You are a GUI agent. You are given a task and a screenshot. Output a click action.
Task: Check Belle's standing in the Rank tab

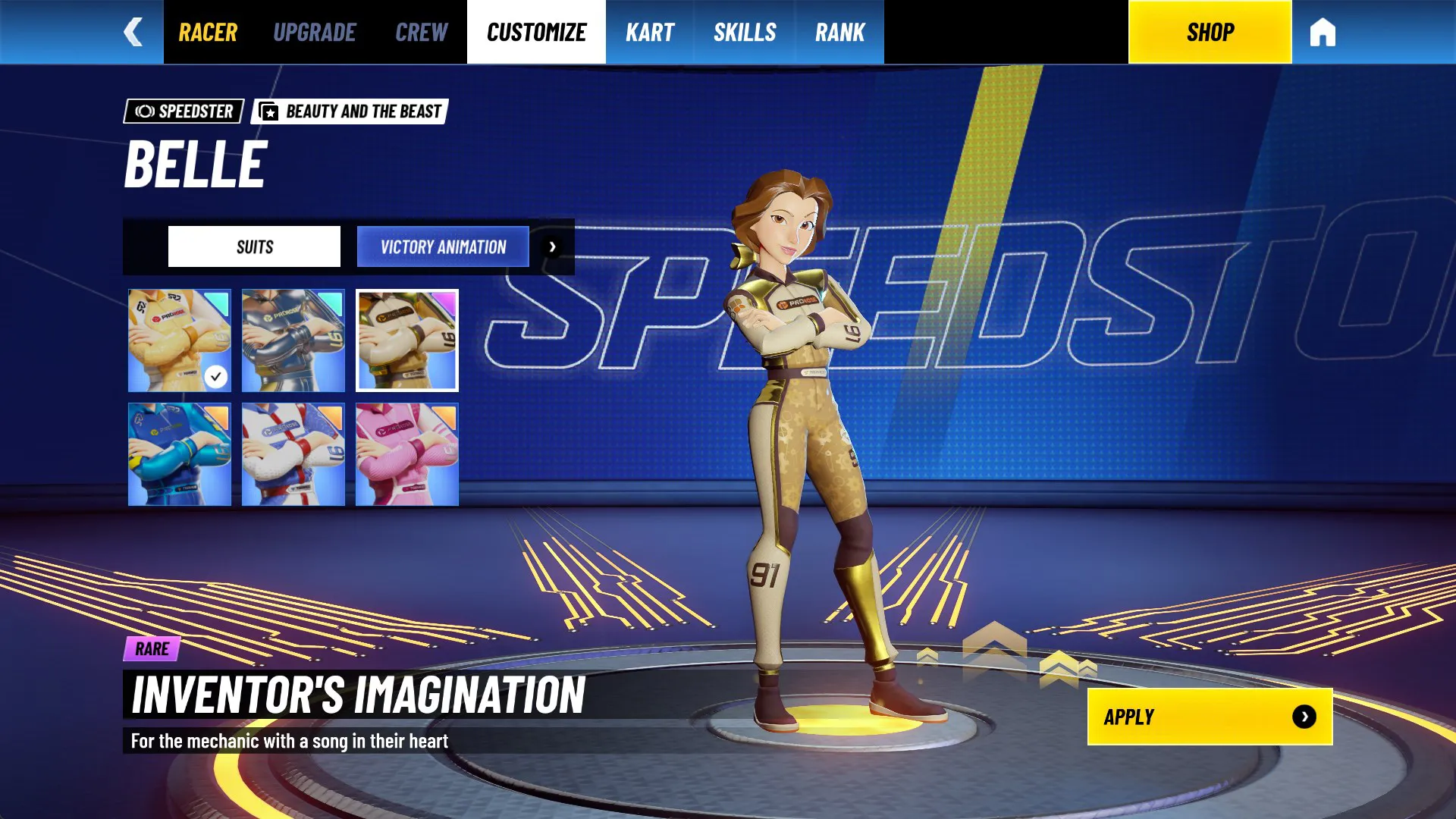839,31
